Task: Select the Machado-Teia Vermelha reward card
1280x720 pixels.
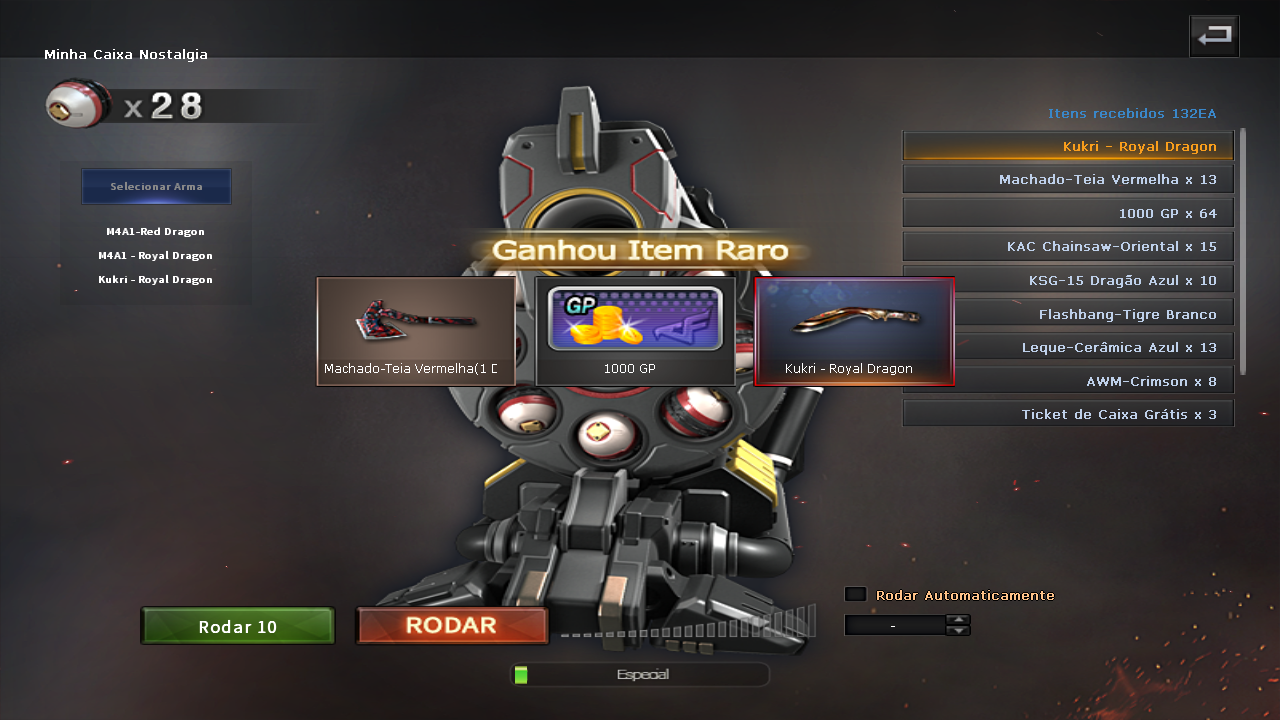Action: pyautogui.click(x=416, y=331)
